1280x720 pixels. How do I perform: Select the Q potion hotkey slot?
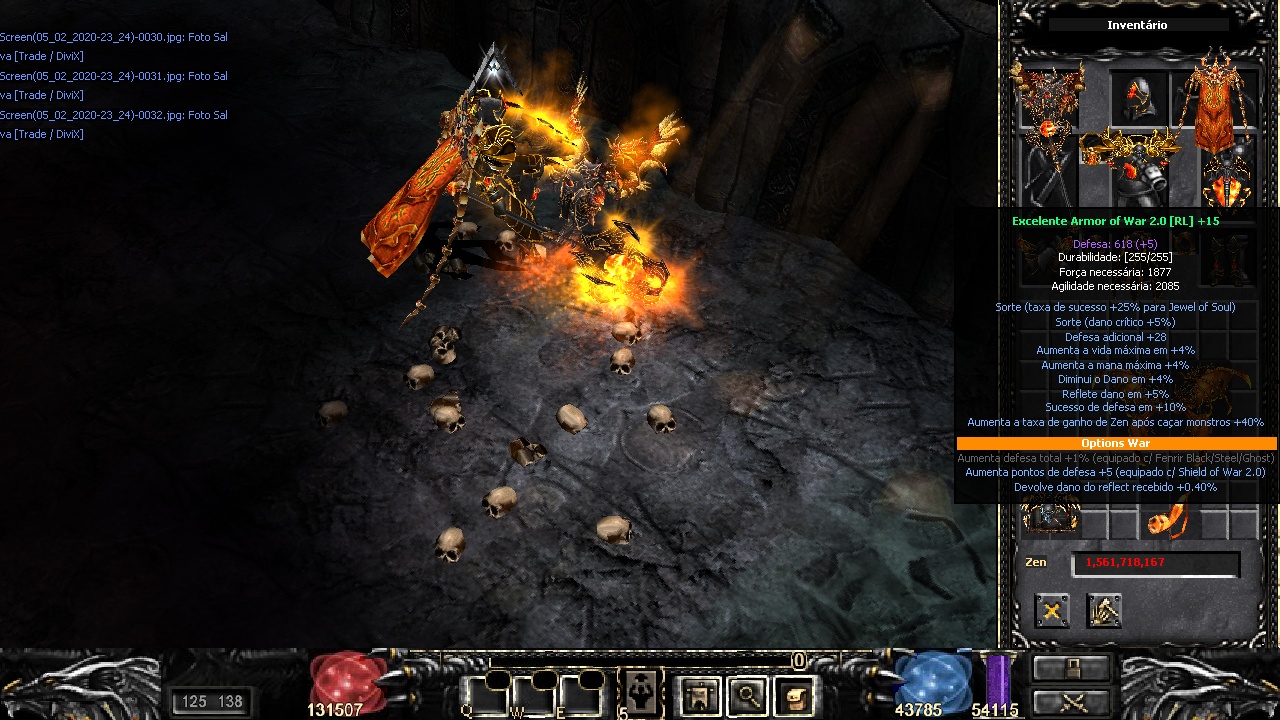point(482,694)
